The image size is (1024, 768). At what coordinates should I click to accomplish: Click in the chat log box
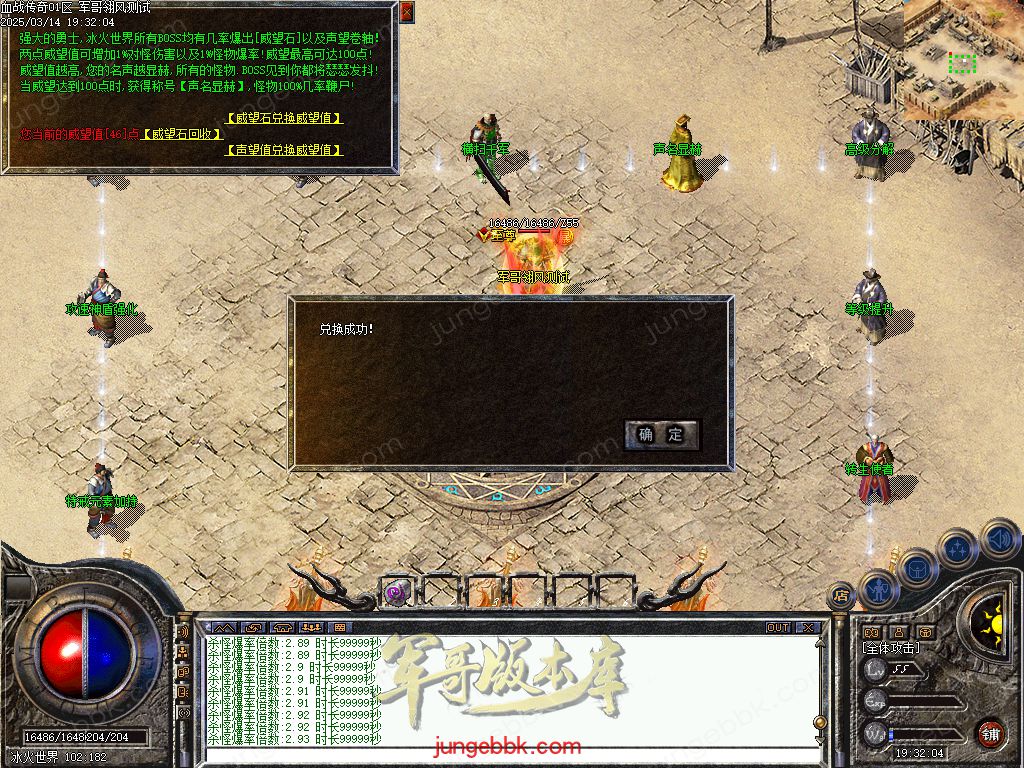500,690
